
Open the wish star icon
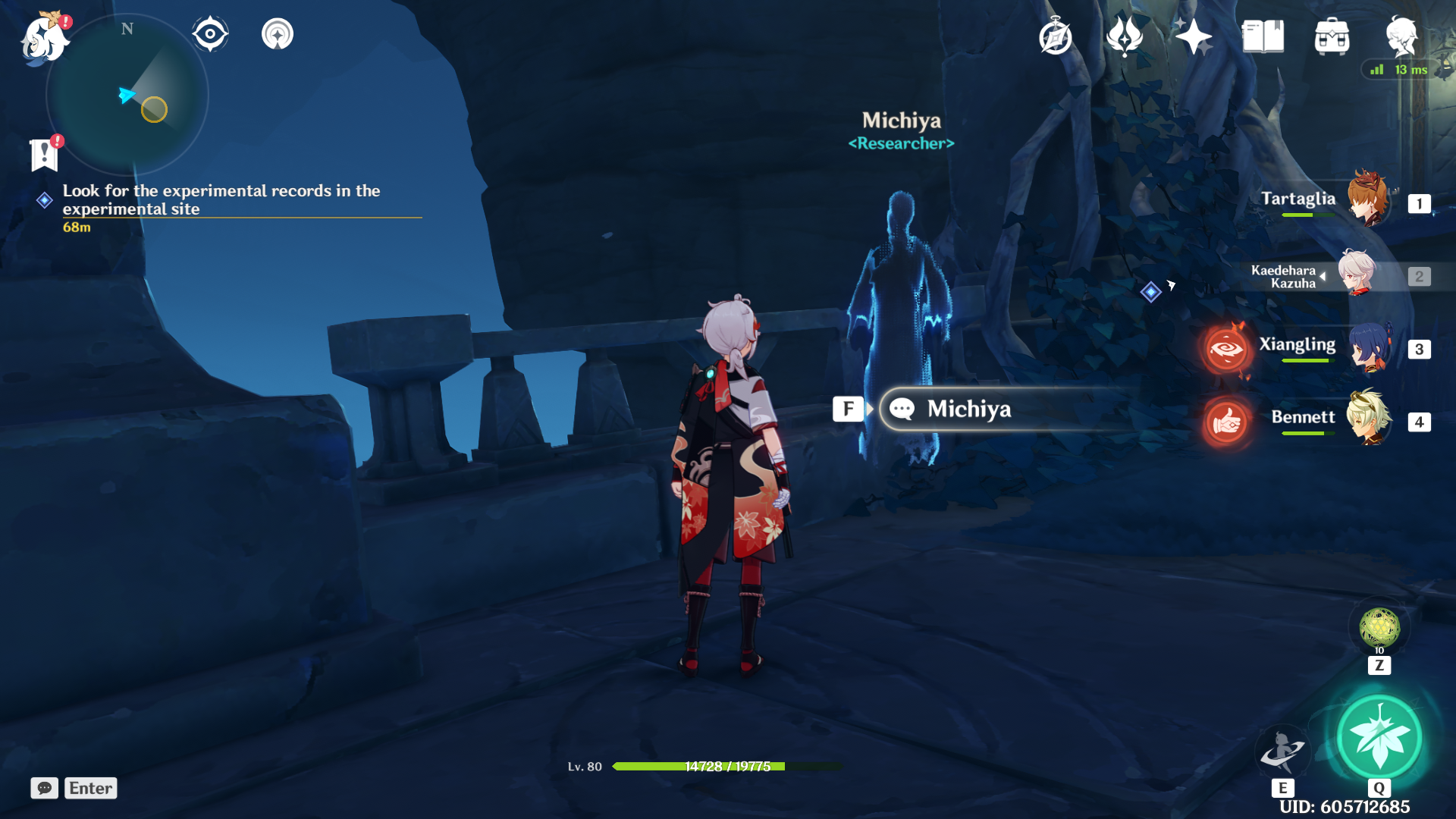click(x=1194, y=36)
